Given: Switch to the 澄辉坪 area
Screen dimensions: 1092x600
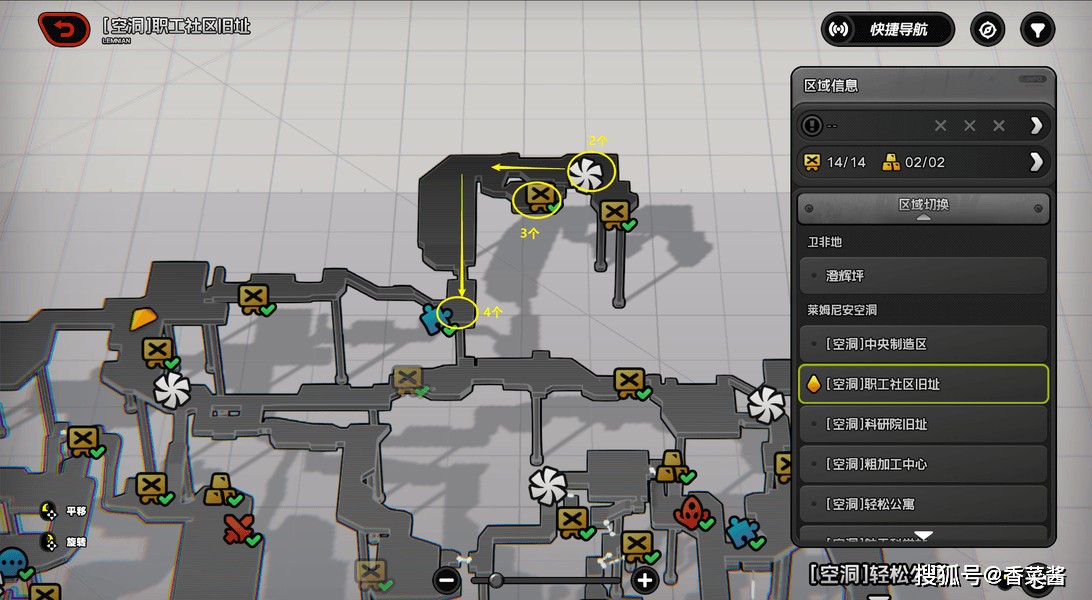Looking at the screenshot, I should [x=923, y=276].
